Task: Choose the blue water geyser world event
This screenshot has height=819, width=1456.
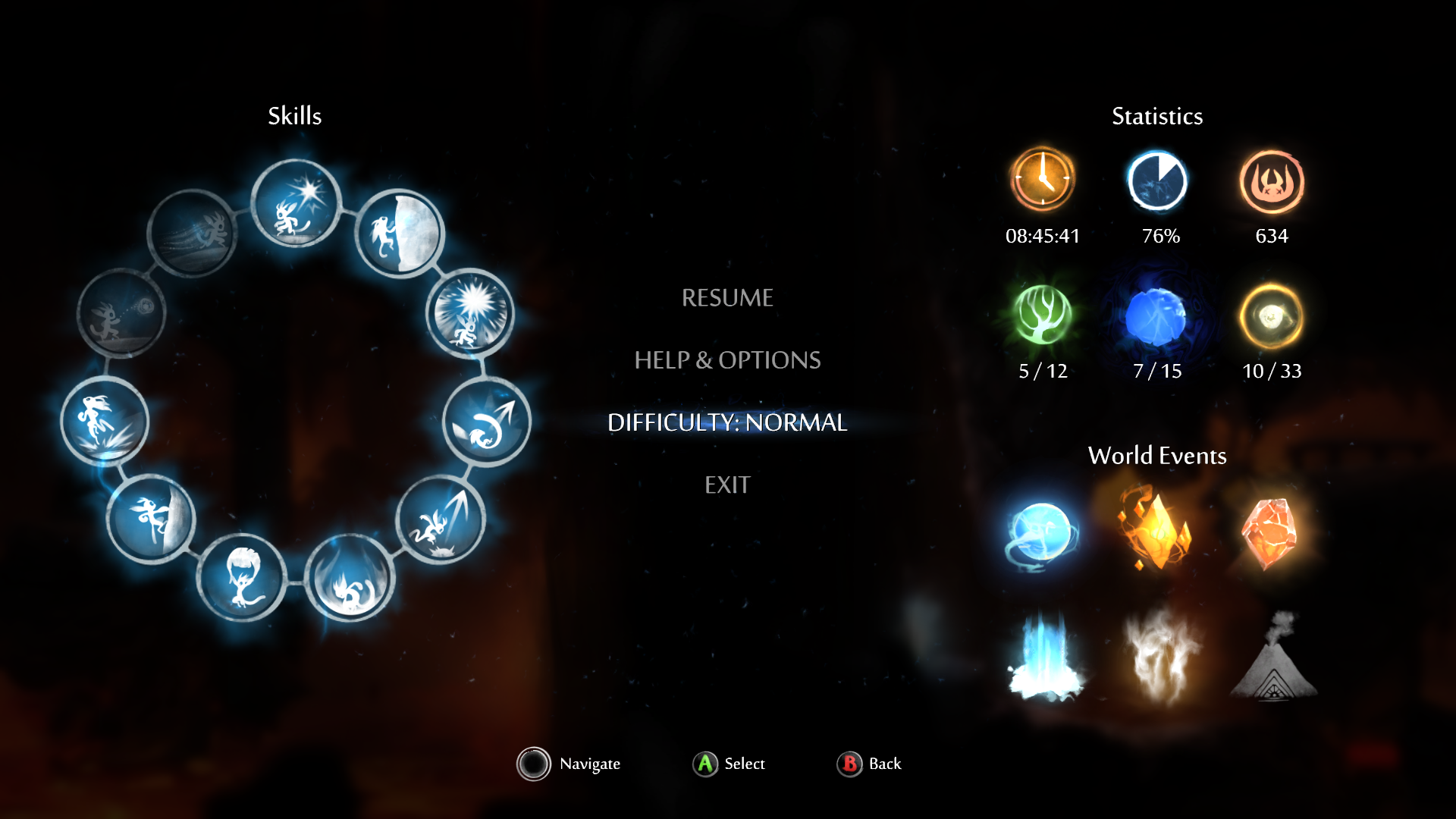Action: click(x=1043, y=657)
